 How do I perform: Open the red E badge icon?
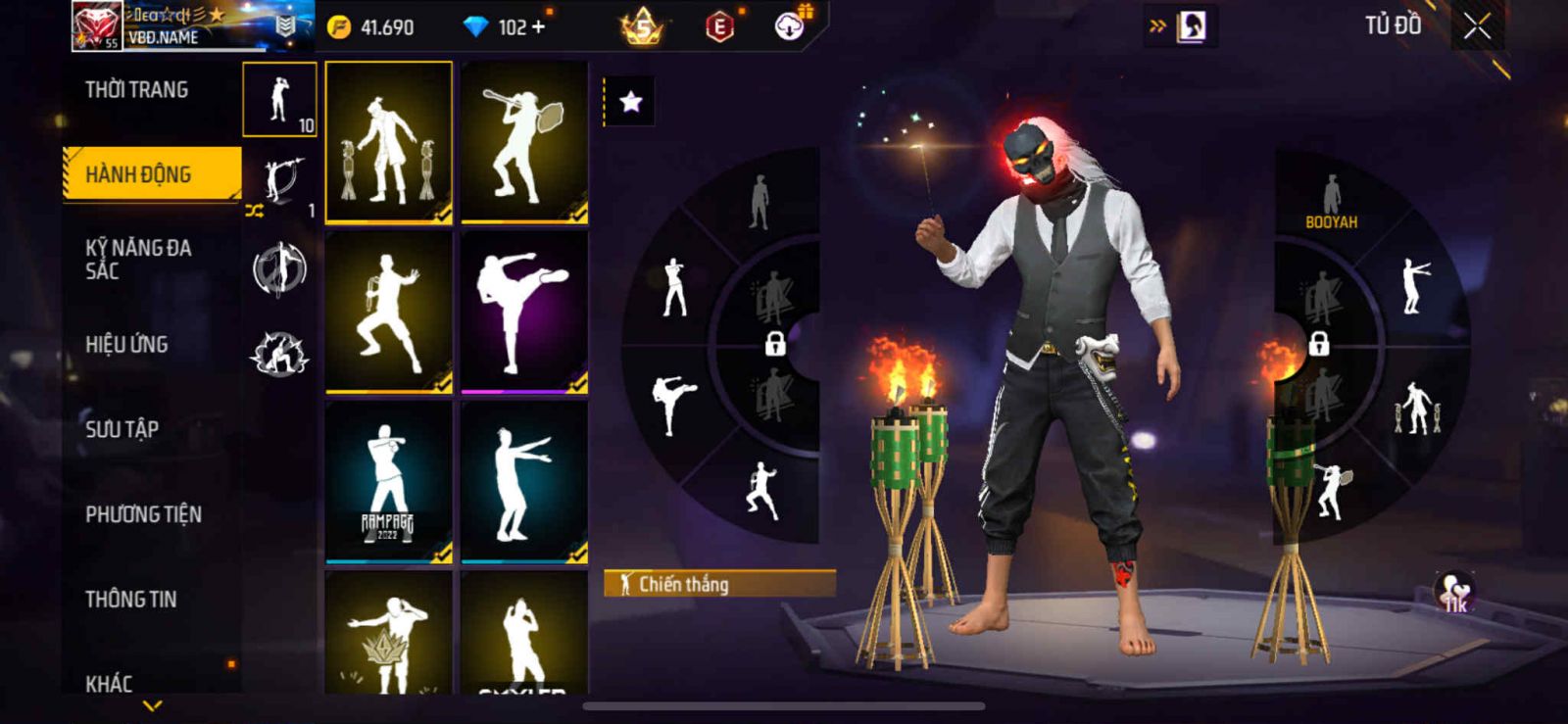click(x=719, y=27)
